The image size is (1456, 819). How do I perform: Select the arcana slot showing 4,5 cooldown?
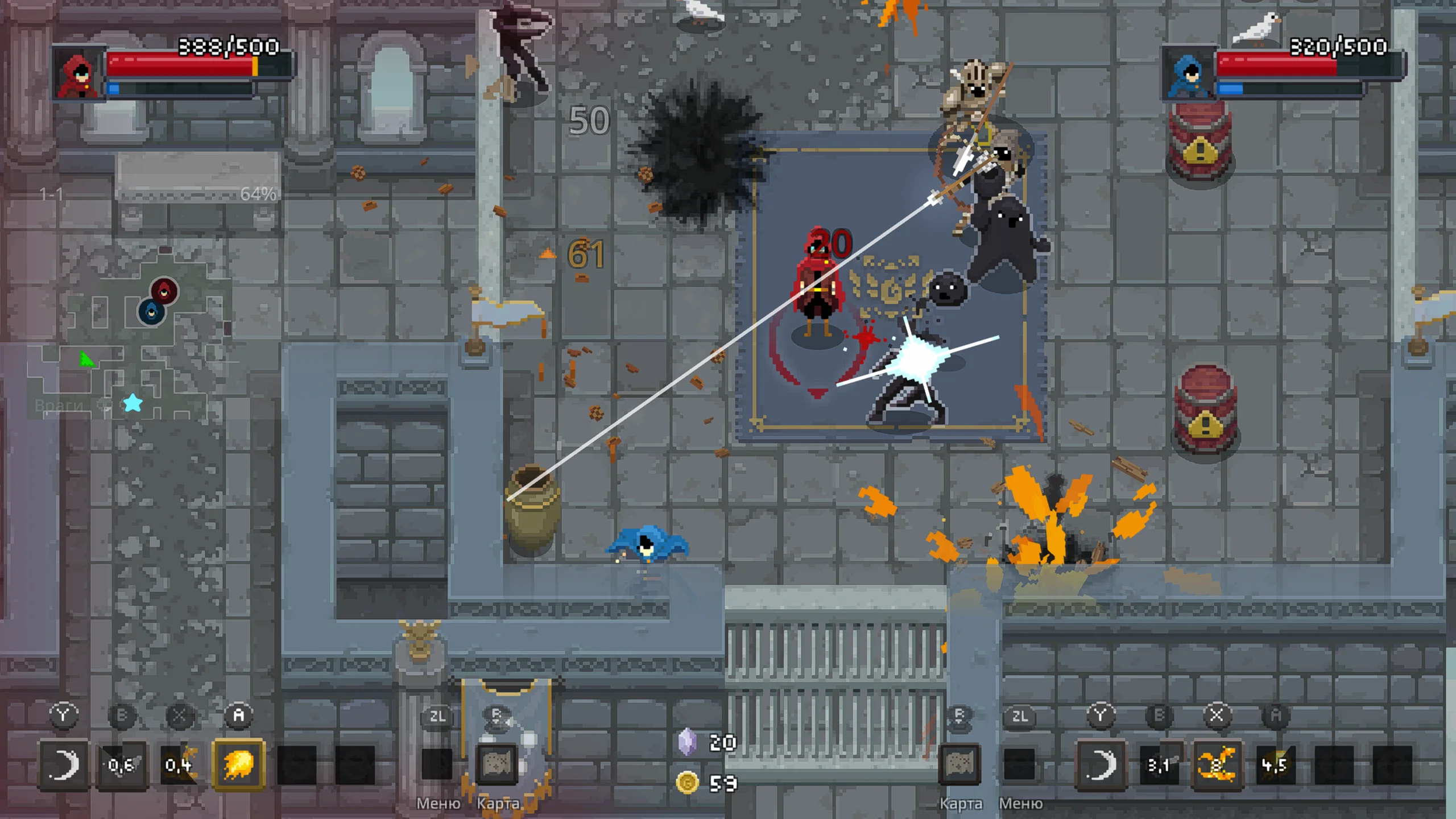click(x=1275, y=764)
